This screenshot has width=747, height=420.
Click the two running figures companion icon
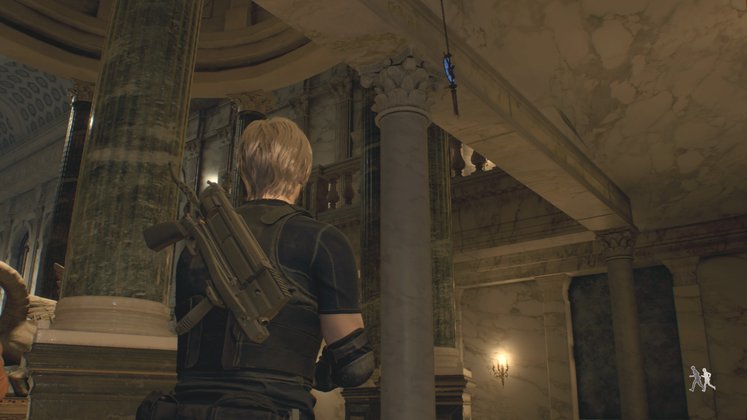pos(701,378)
